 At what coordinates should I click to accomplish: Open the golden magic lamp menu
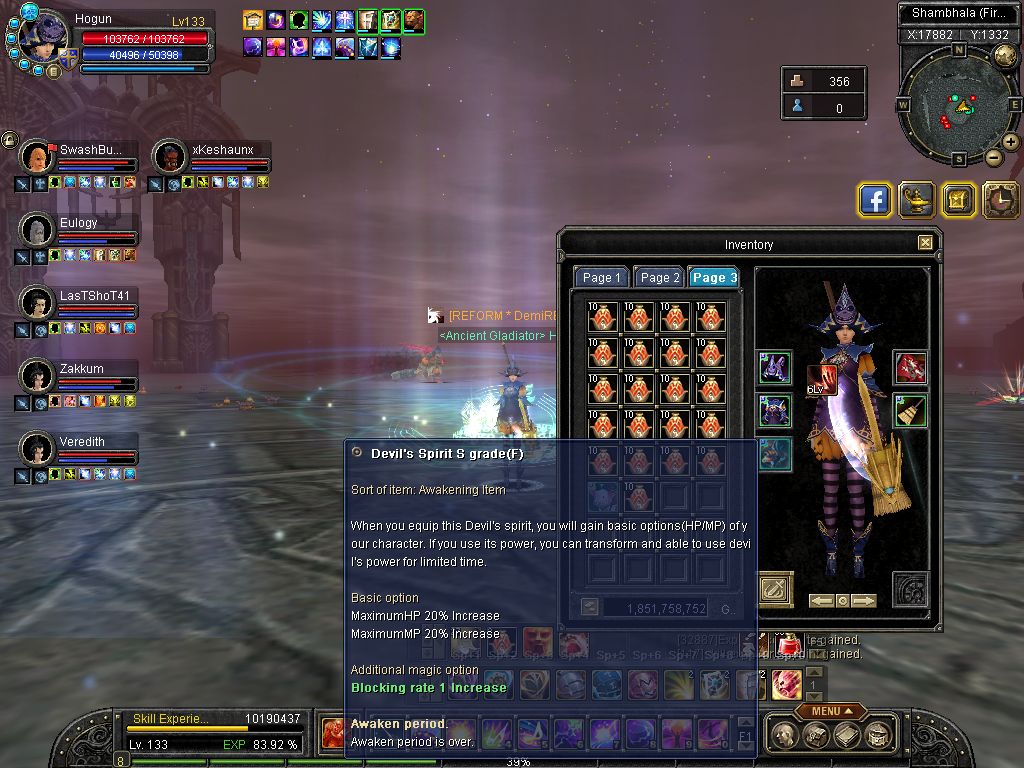pyautogui.click(x=917, y=200)
